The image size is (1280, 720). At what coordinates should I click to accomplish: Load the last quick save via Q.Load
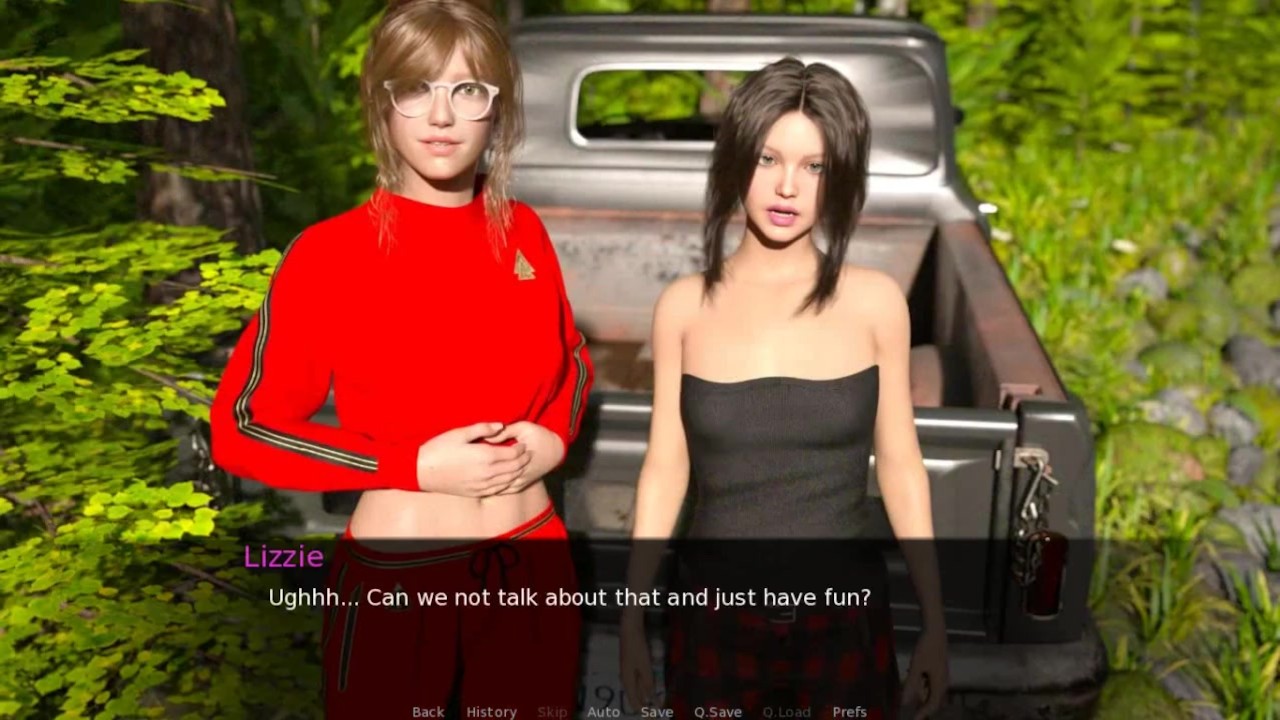coord(786,711)
